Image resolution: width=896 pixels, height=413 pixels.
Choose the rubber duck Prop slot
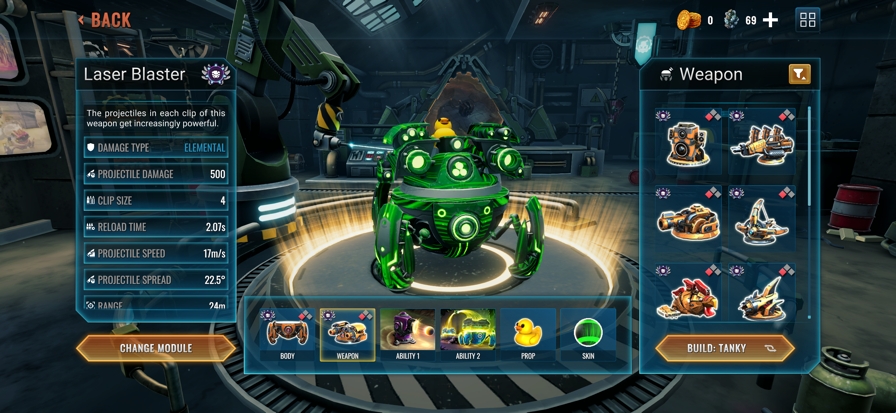pos(527,335)
